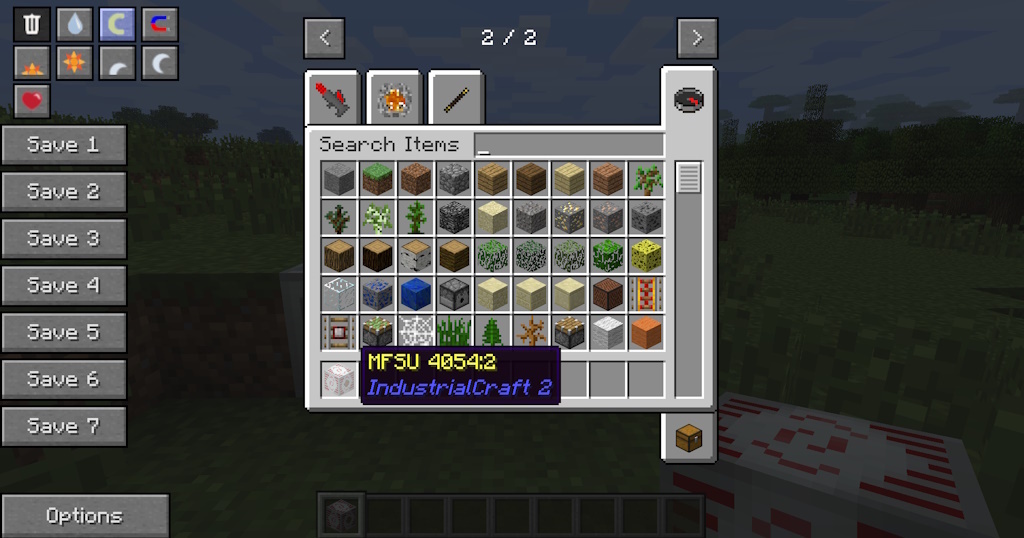Switch to the compass search tab

tap(689, 99)
